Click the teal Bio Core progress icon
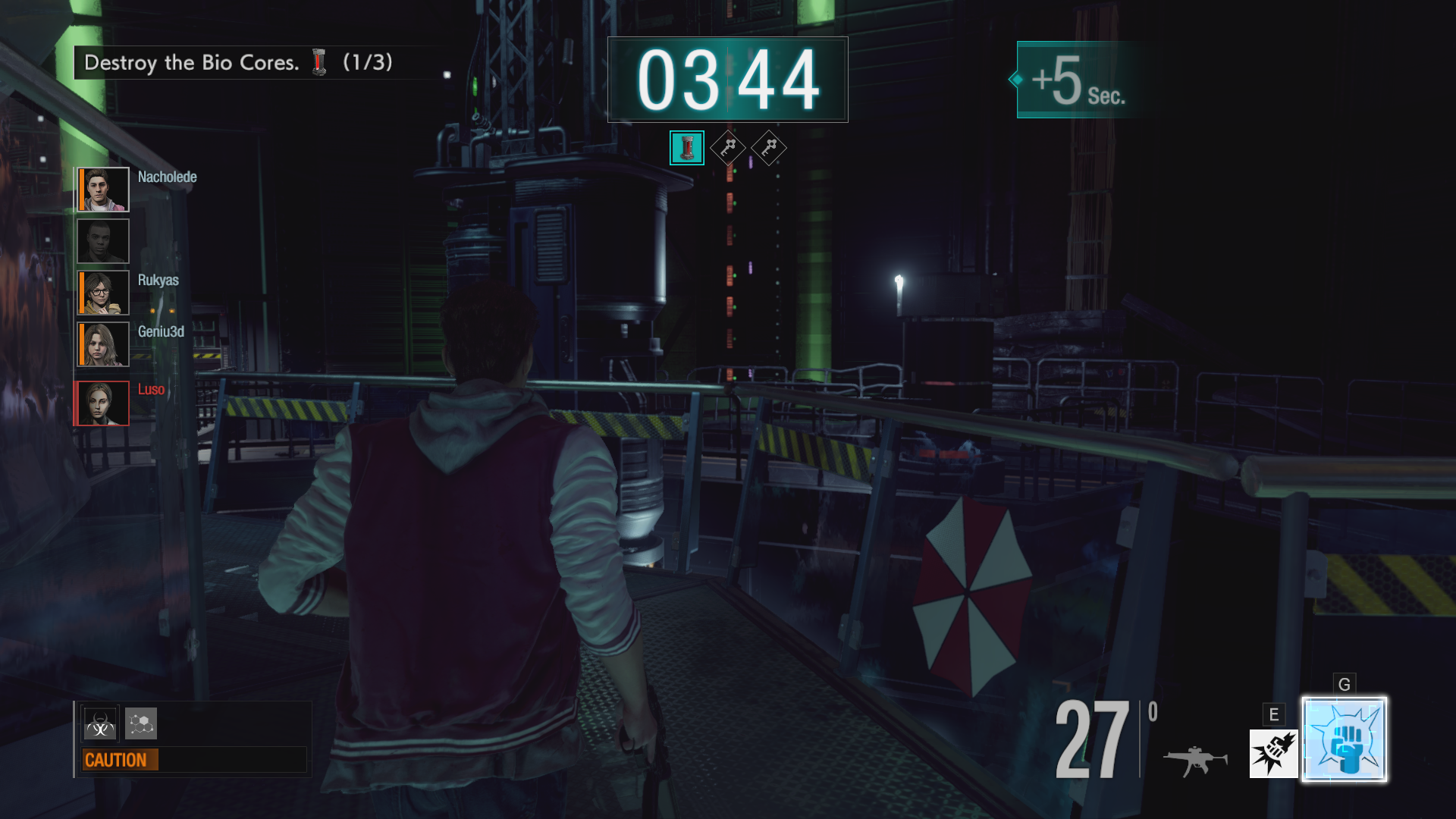 686,148
